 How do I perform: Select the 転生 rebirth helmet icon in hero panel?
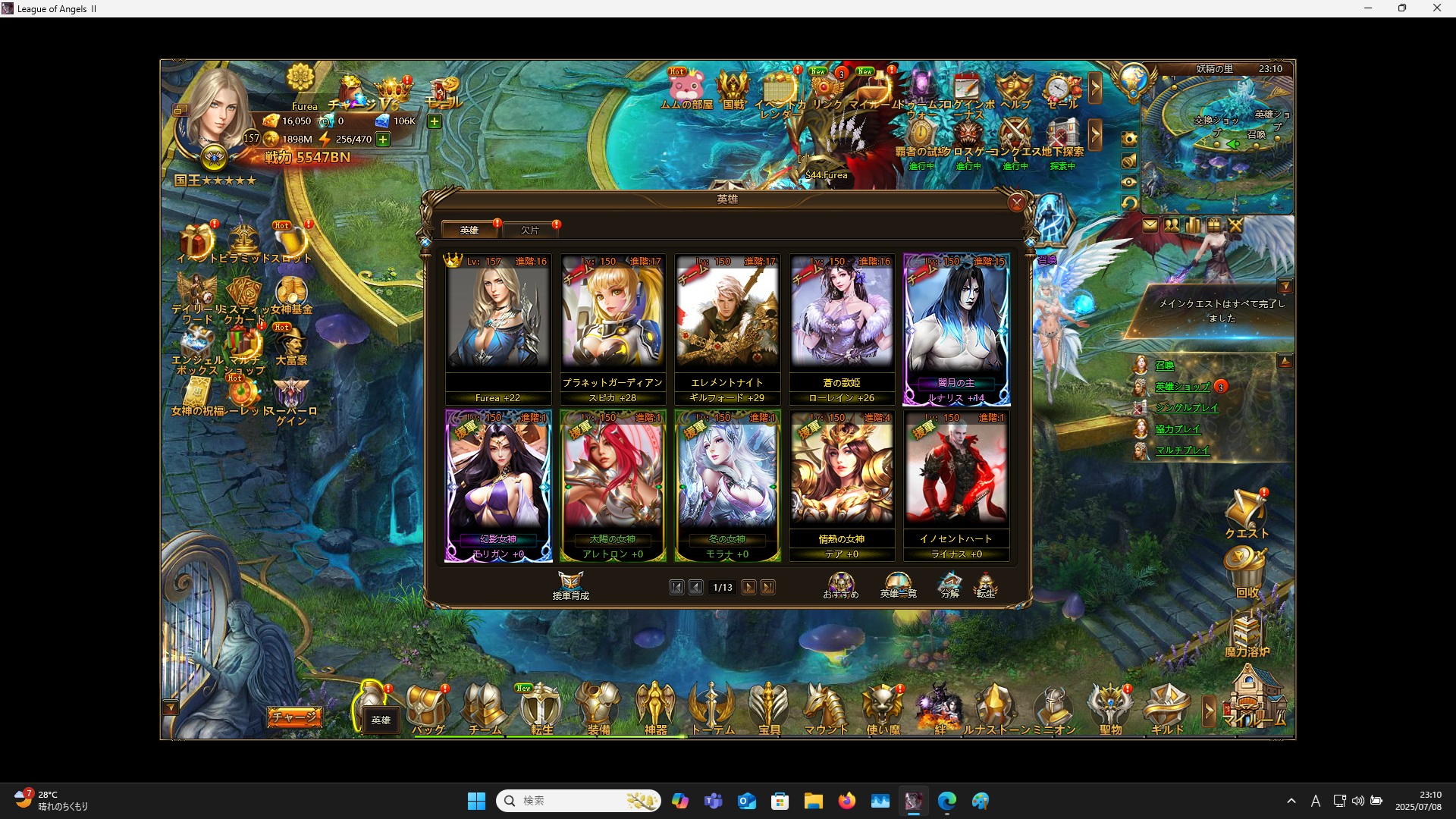pyautogui.click(x=987, y=582)
